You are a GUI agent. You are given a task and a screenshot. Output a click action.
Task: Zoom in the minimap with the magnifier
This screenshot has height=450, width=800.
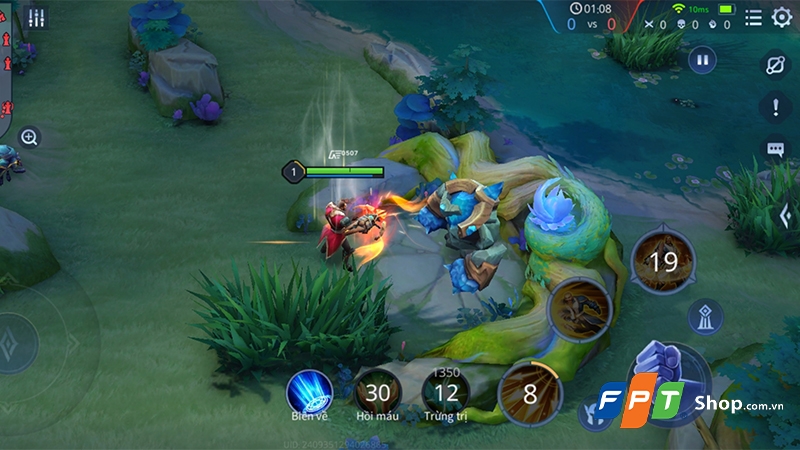coord(29,137)
